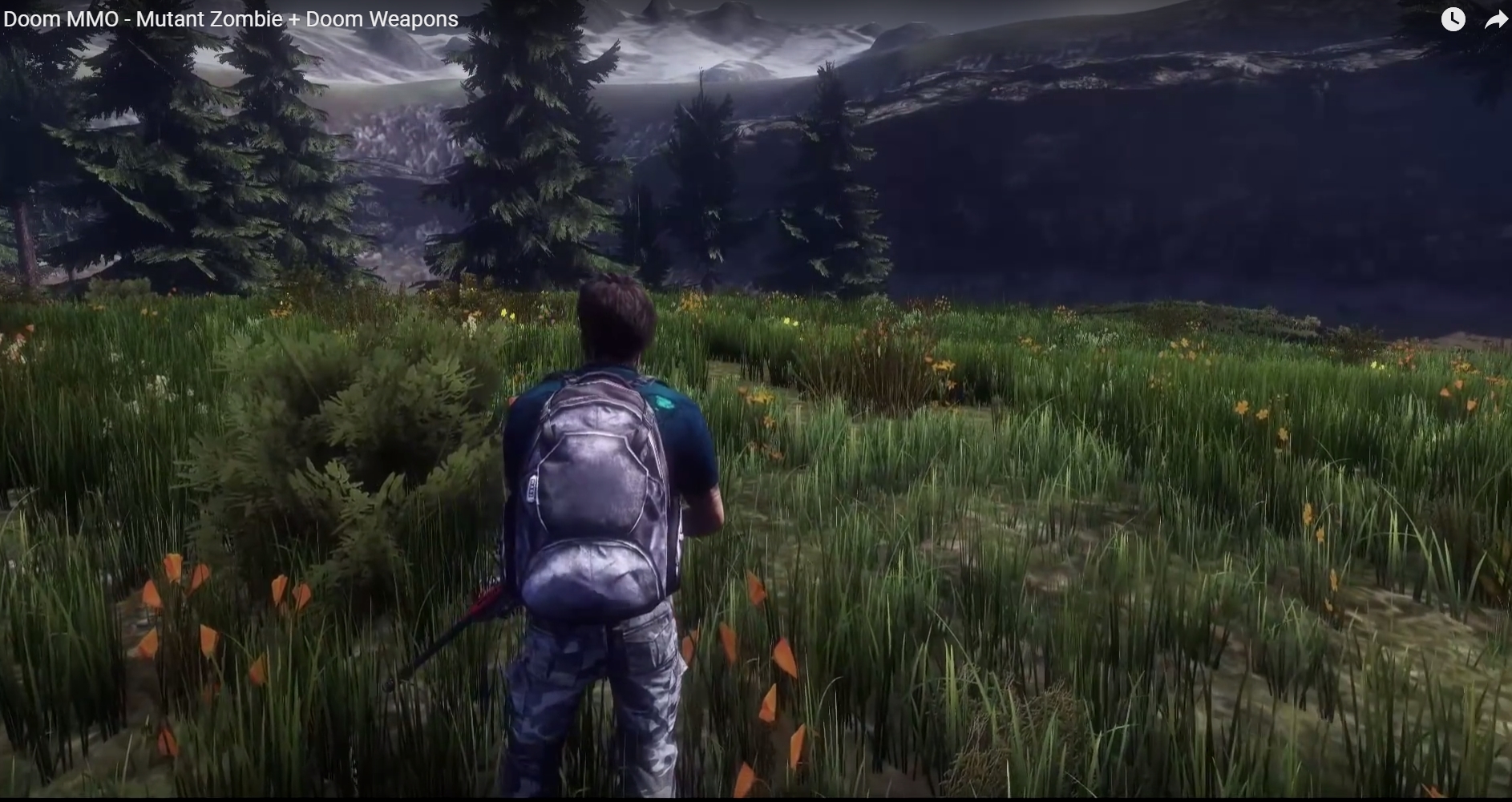Click the Watch Later clock icon

coord(1453,19)
